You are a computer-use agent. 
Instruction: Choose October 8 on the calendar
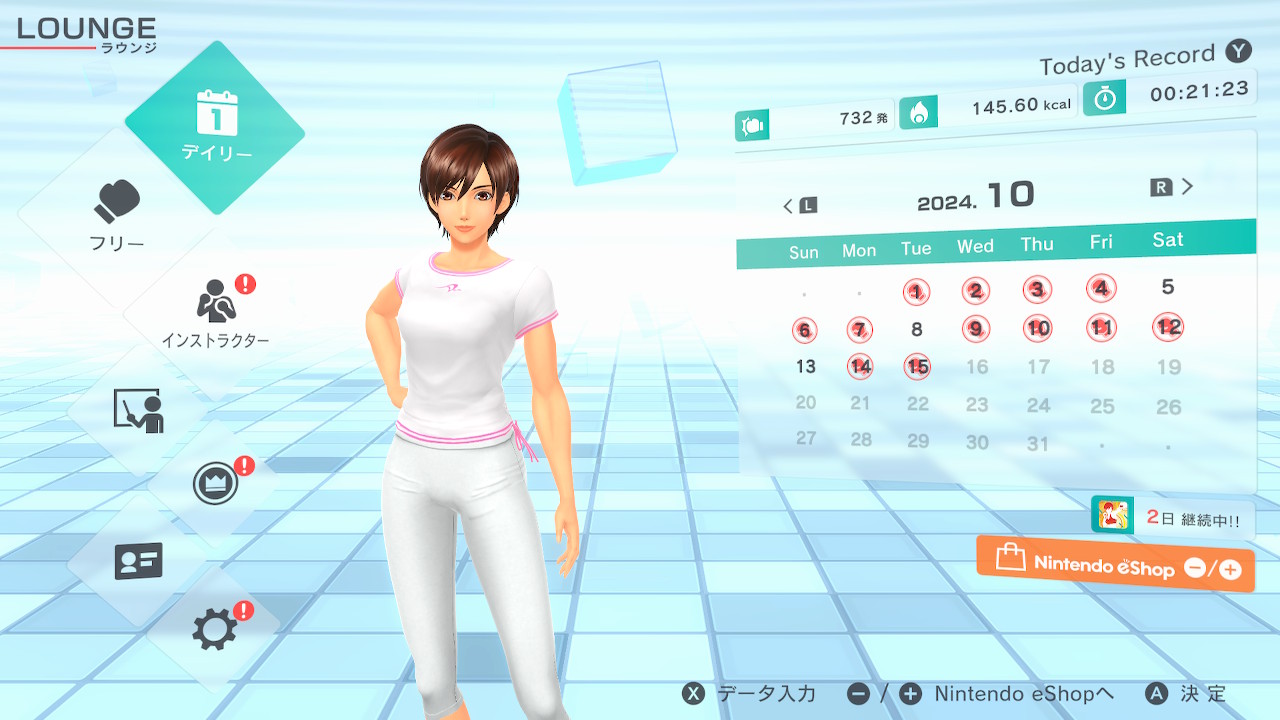pos(917,329)
